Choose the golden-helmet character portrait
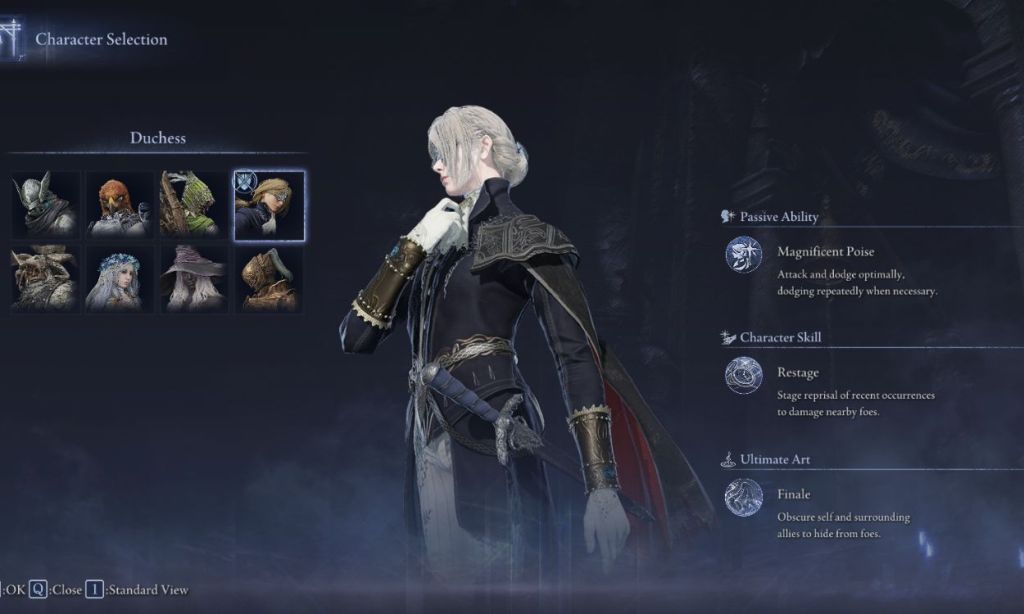This screenshot has height=614, width=1024. (x=269, y=279)
